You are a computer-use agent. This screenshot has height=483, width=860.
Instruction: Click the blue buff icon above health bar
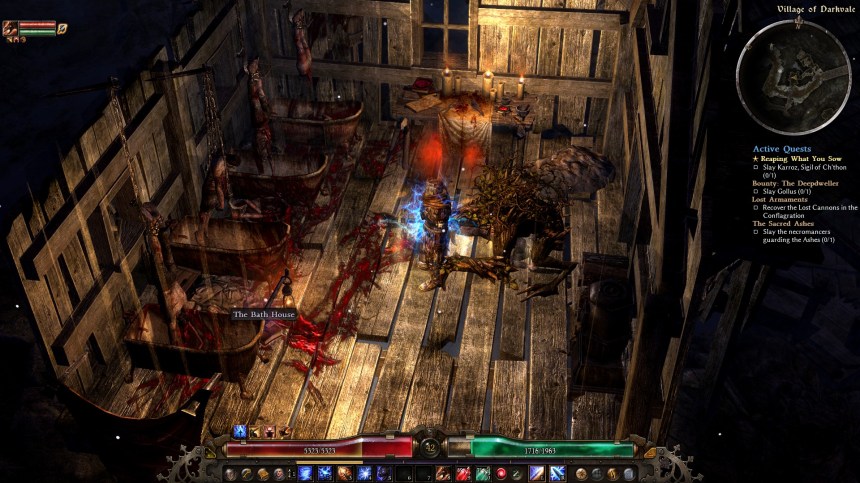(x=239, y=431)
